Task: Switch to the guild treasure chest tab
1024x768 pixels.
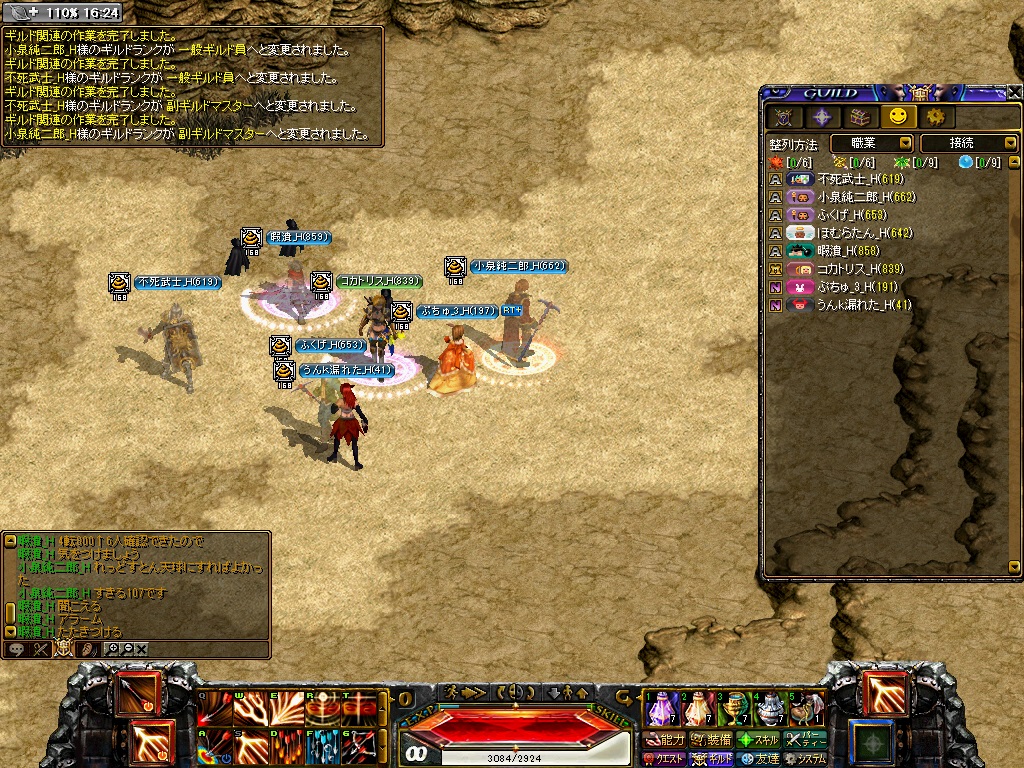Action: [x=860, y=117]
